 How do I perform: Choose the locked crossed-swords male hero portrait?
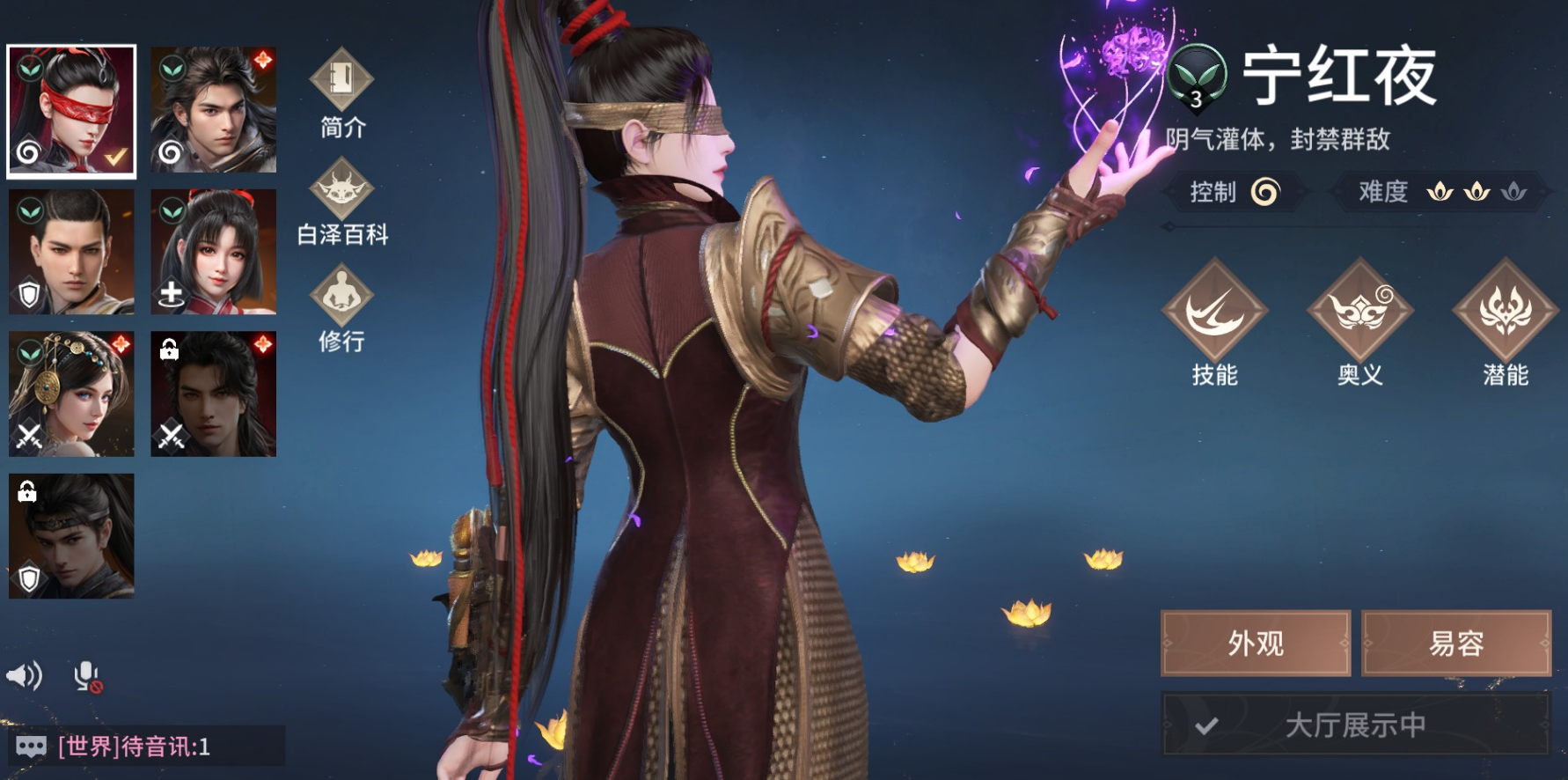point(213,394)
